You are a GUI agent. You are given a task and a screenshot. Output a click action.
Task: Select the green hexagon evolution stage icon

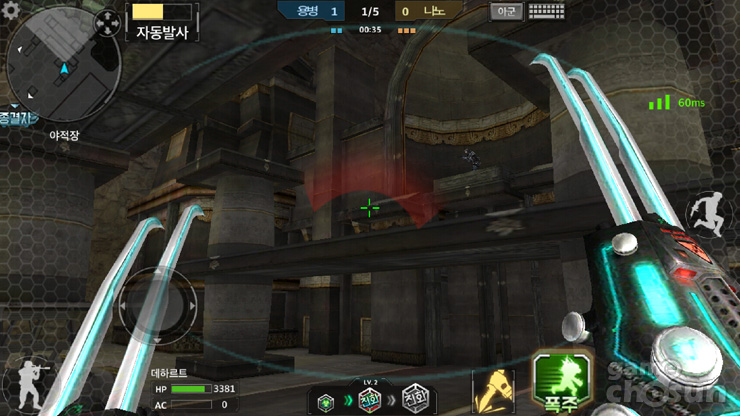pos(326,402)
